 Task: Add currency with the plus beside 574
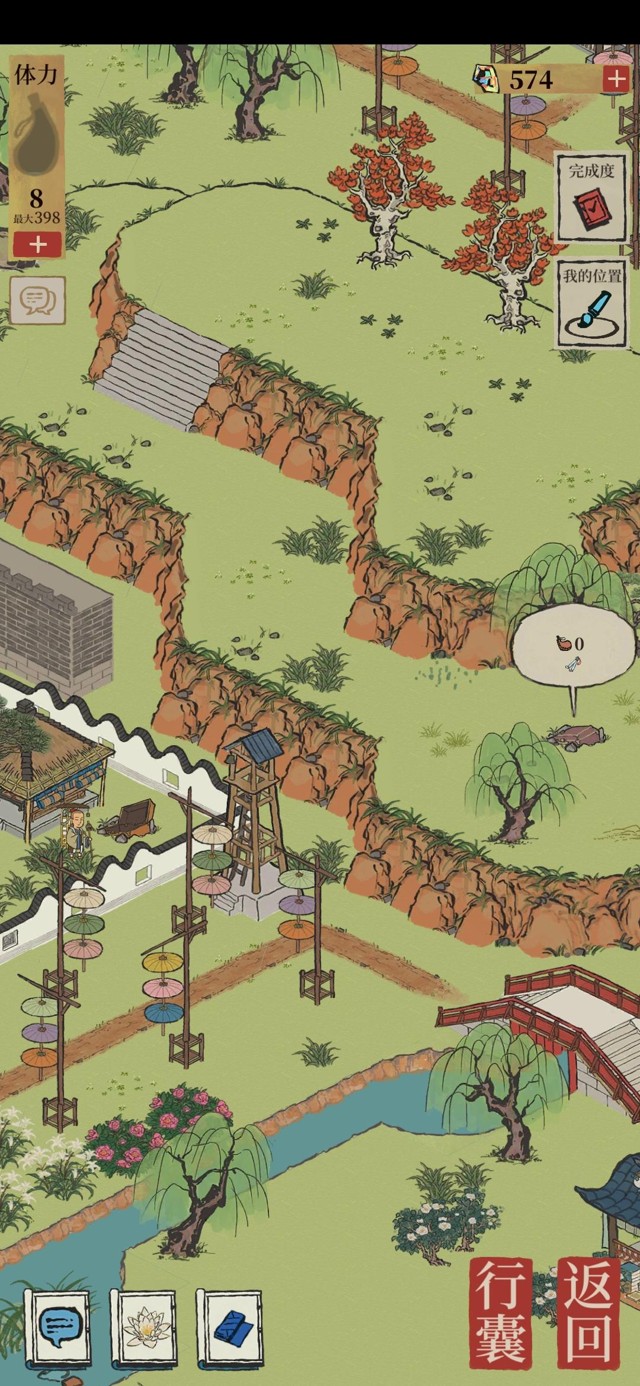(615, 80)
